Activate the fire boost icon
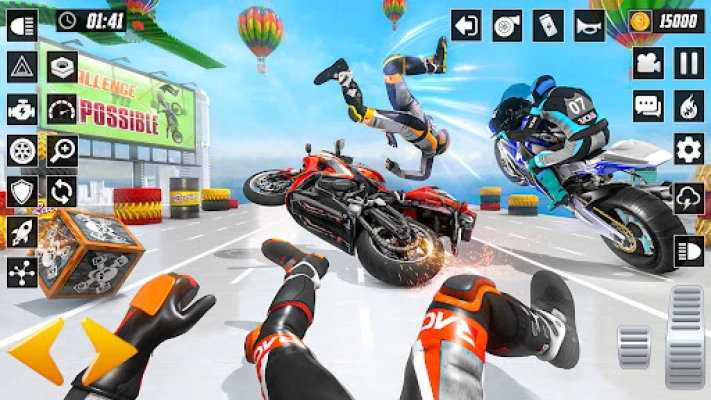711x400 pixels. tap(688, 106)
